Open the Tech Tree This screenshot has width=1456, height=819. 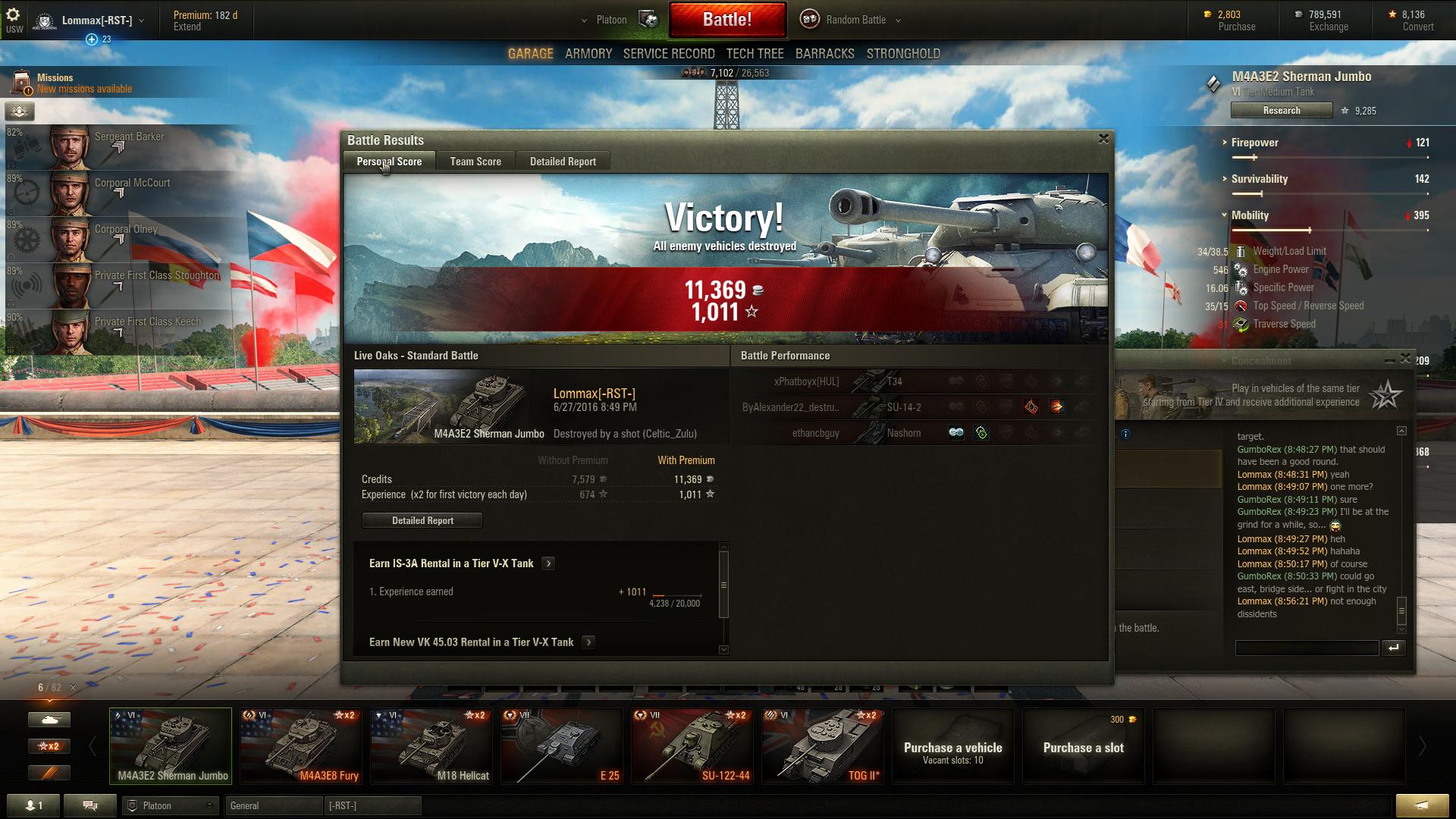[755, 54]
